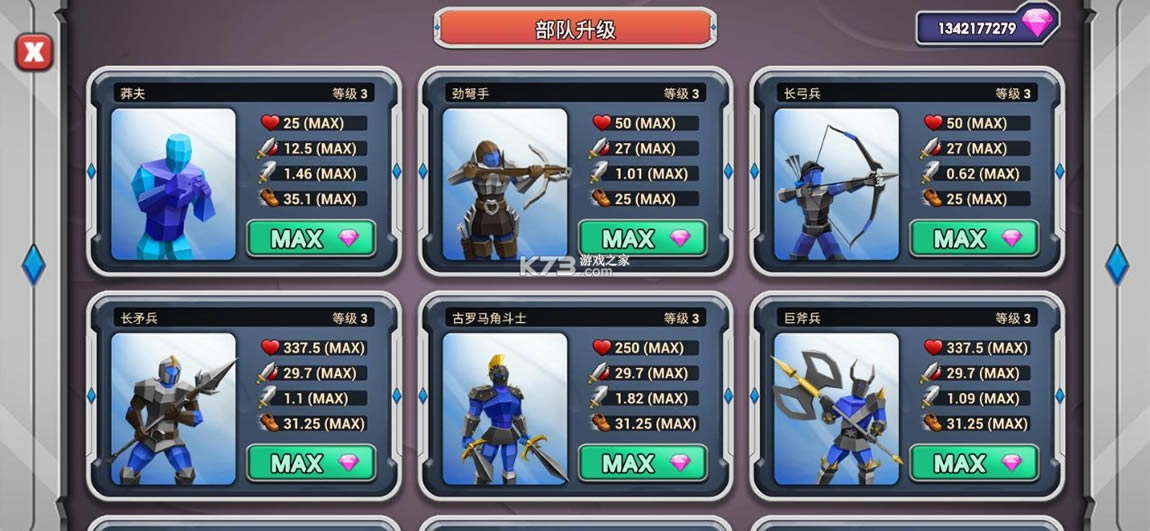Click the MAX button for 劲弩手
1150x531 pixels.
642,239
